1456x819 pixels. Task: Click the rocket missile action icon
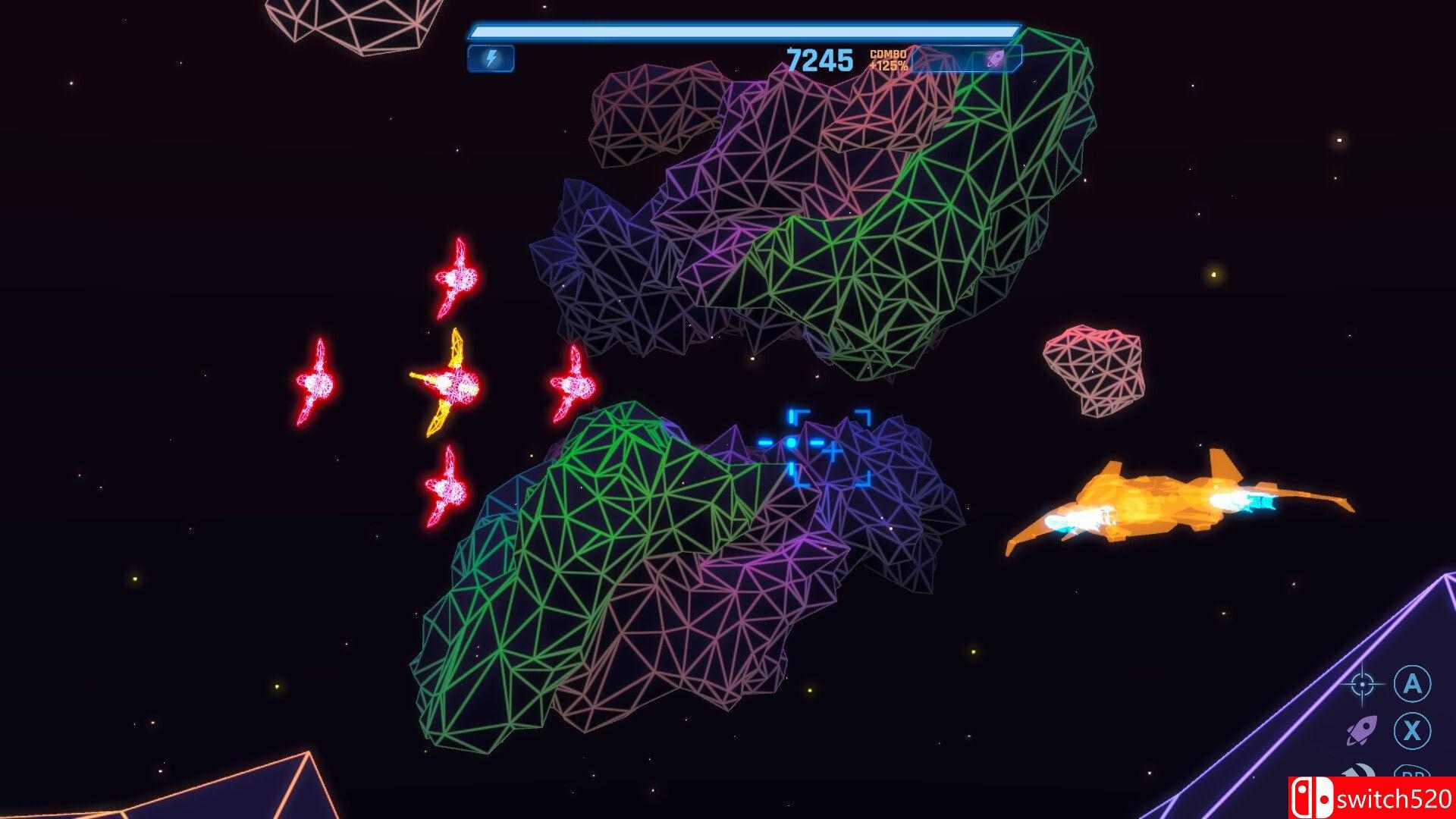pyautogui.click(x=1362, y=732)
